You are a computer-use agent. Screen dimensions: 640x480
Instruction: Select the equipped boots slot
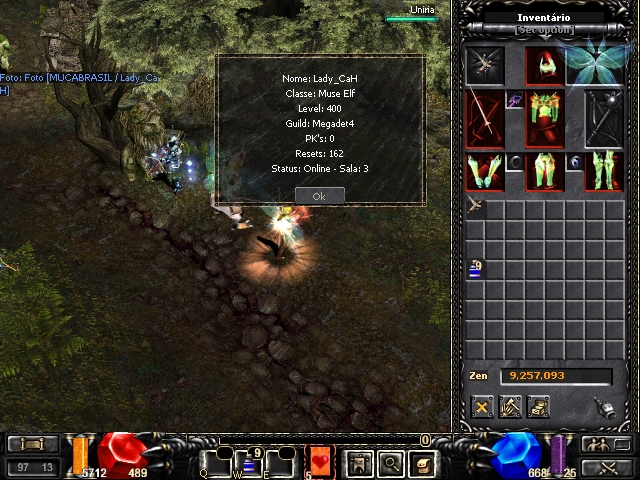[x=605, y=170]
